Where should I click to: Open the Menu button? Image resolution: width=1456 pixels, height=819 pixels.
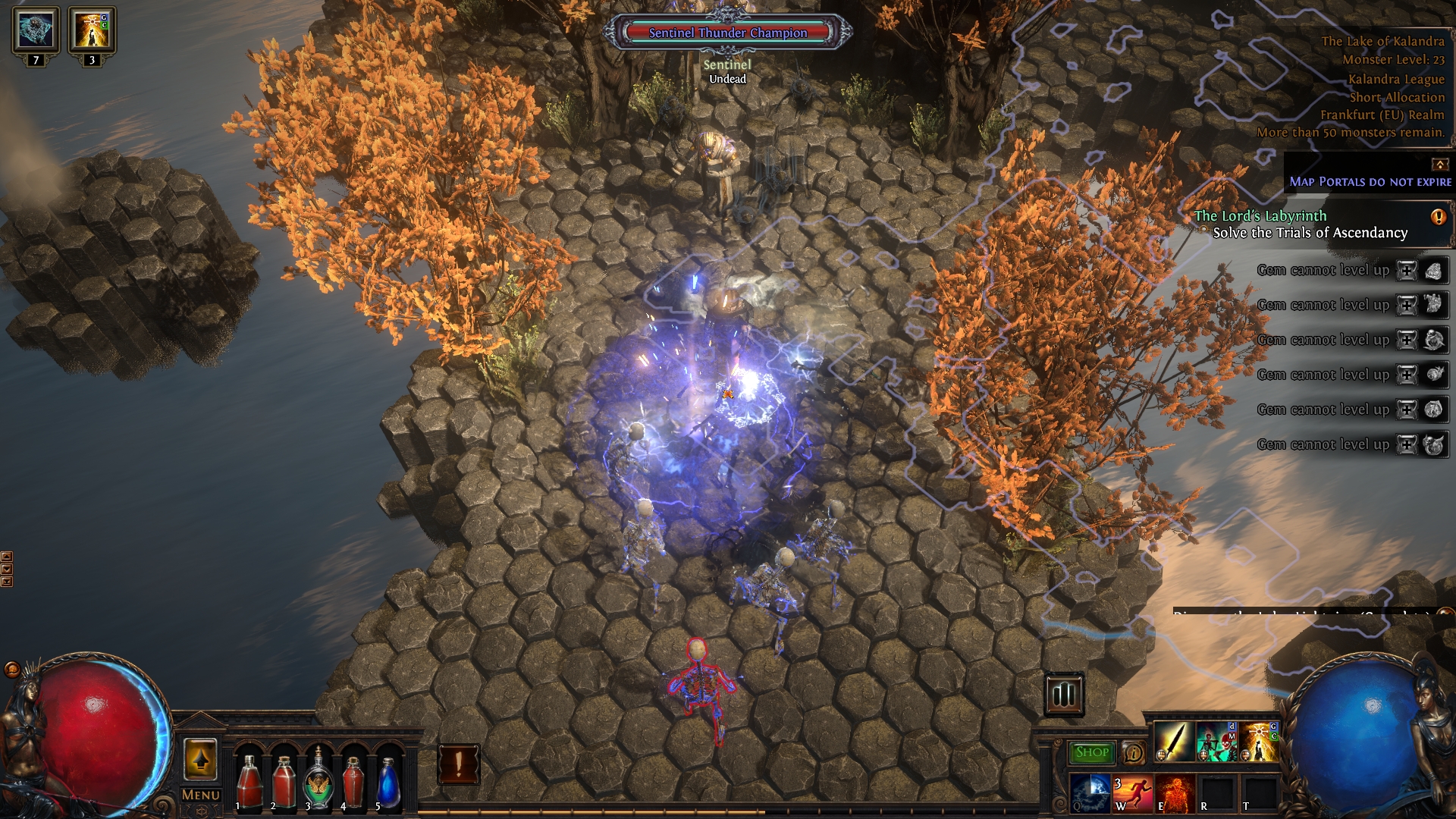point(200,795)
